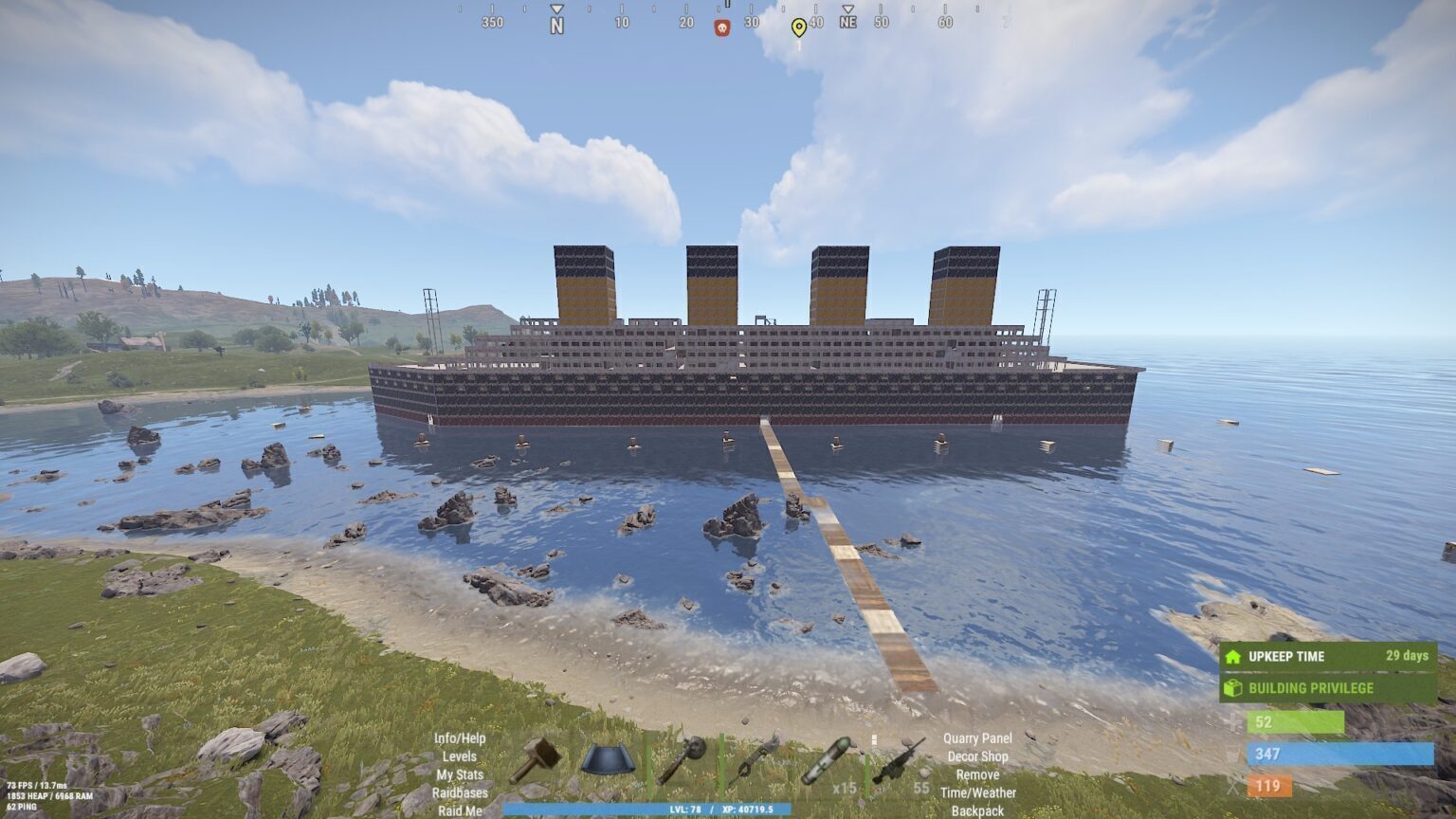Select the blue building plan slot
The height and width of the screenshot is (819, 1456).
tap(607, 759)
